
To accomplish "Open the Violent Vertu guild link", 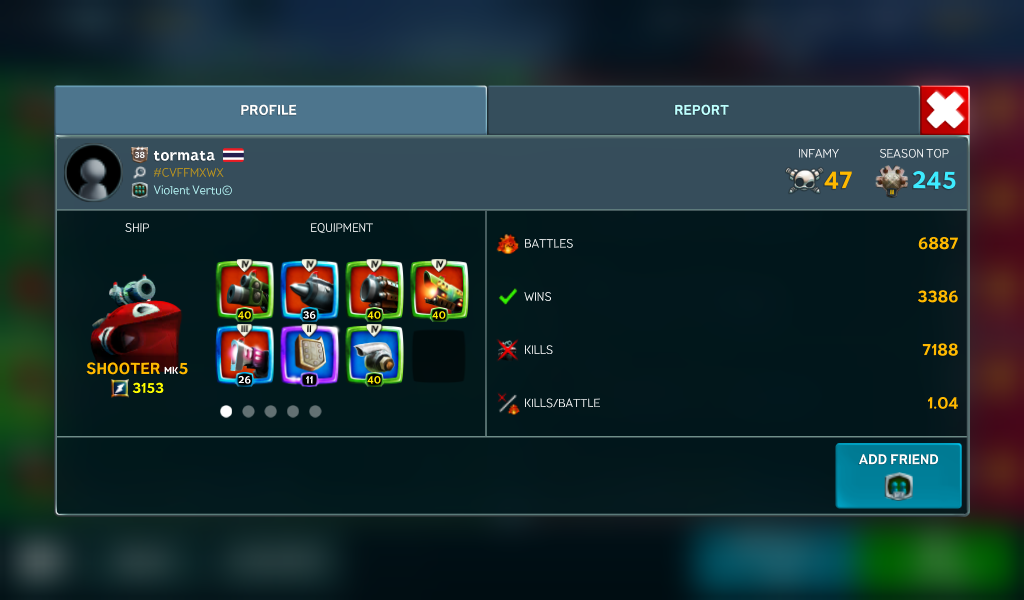I will click(192, 190).
